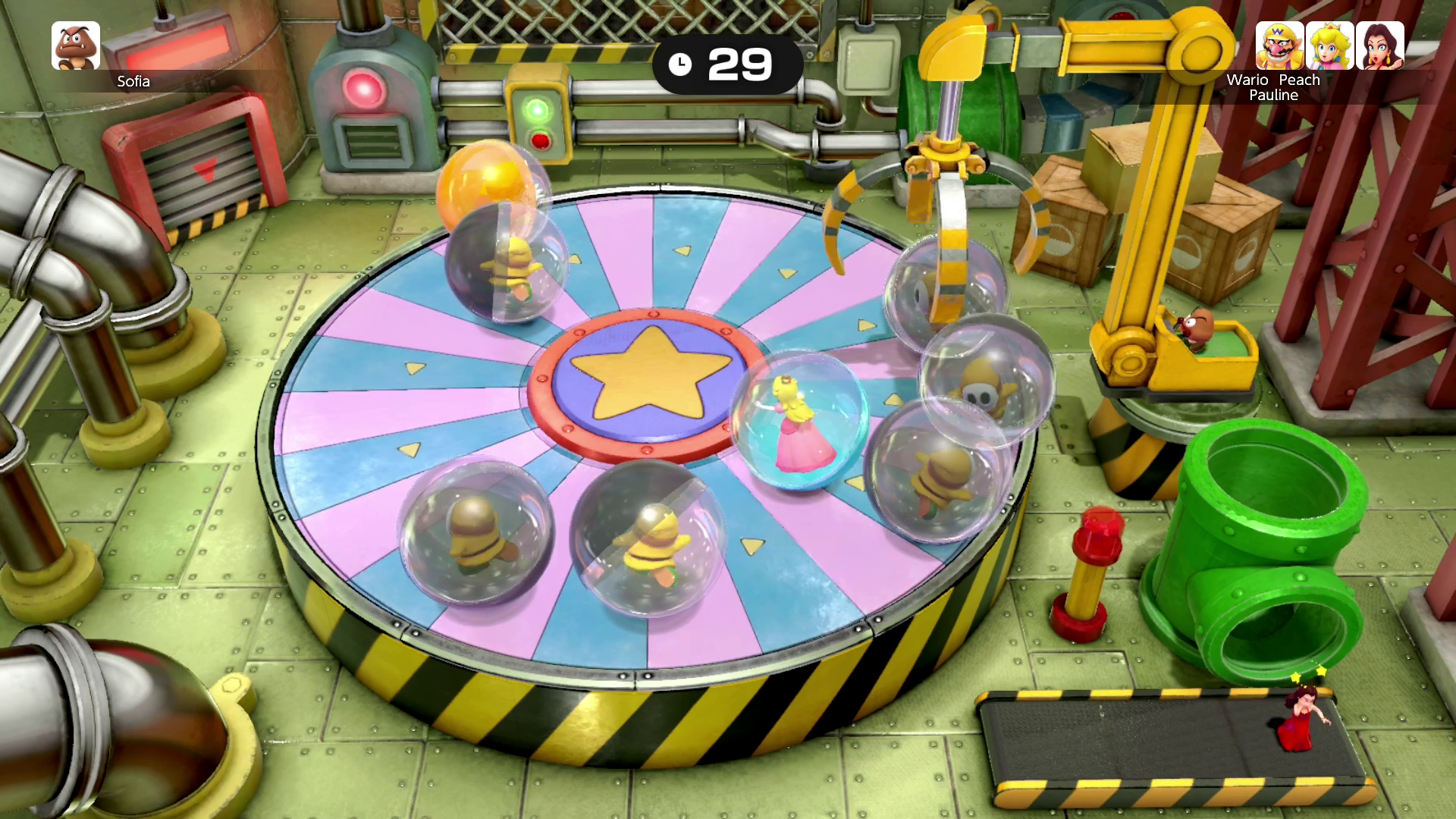
Task: Select the Pauline team portrait
Action: pos(1379,45)
